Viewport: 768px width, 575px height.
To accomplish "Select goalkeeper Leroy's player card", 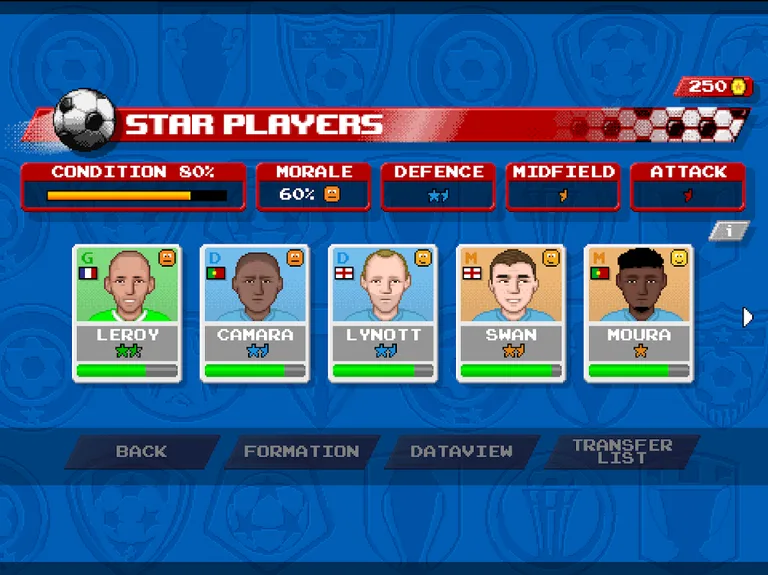I will click(126, 312).
